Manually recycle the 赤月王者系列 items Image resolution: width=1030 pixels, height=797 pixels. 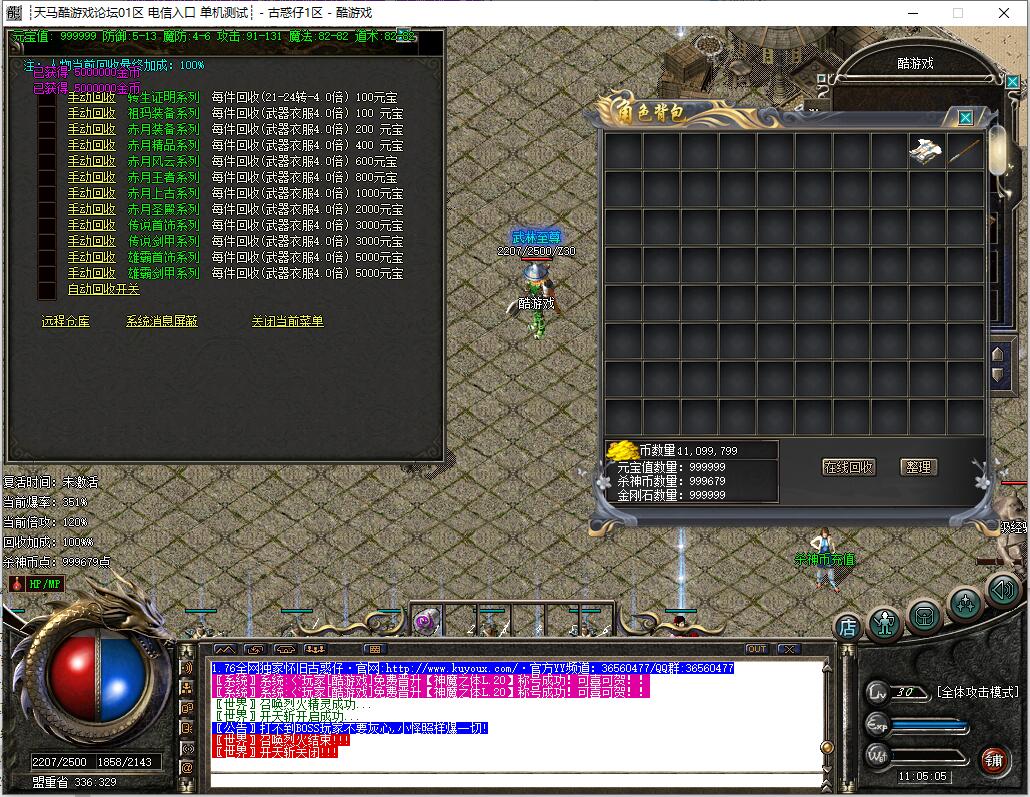click(x=91, y=177)
